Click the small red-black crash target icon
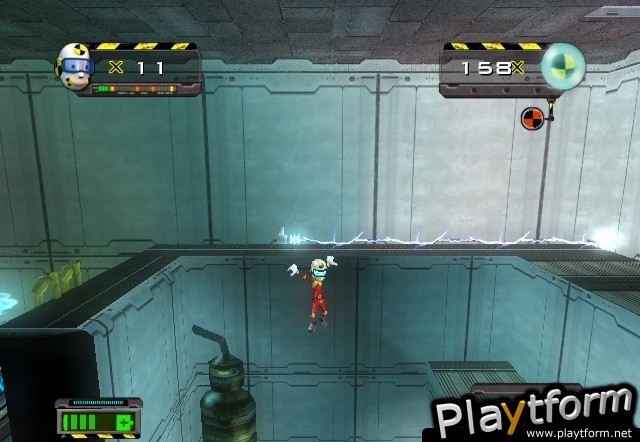The width and height of the screenshot is (640, 442). point(531,119)
